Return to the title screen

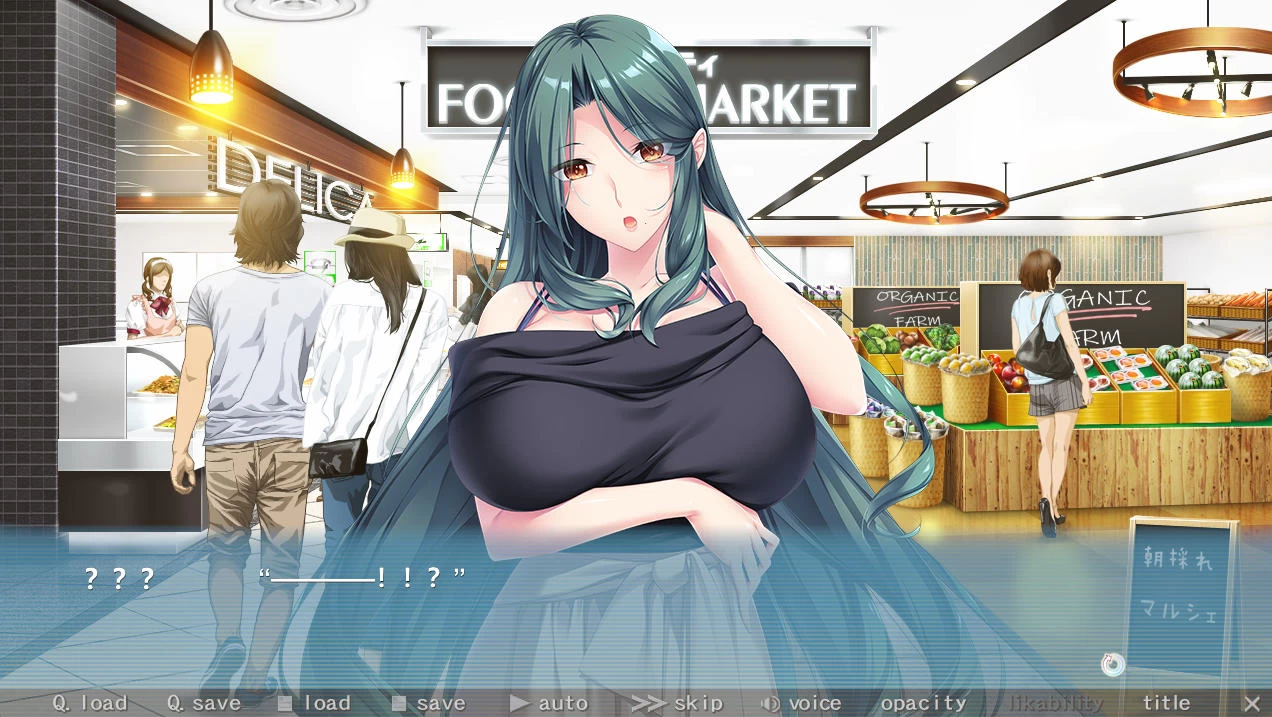1166,703
